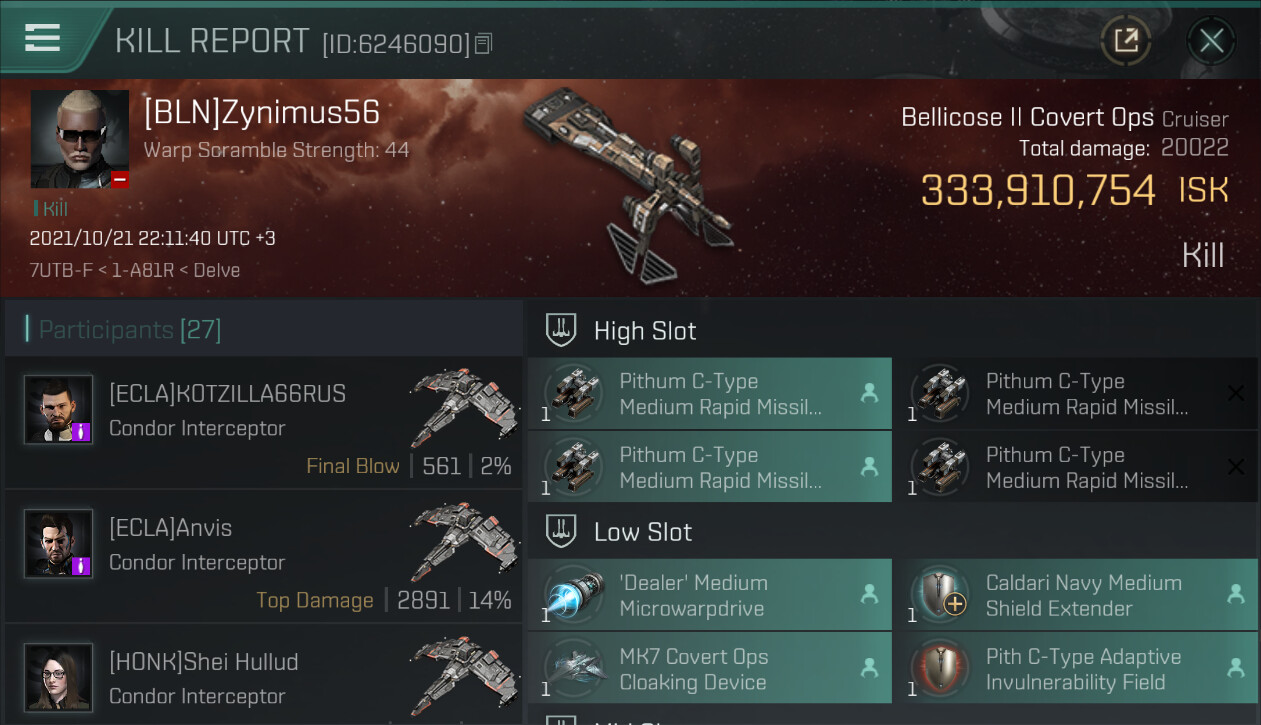The width and height of the screenshot is (1261, 725).
Task: Open Zynimus56's character portrait
Action: pyautogui.click(x=80, y=139)
